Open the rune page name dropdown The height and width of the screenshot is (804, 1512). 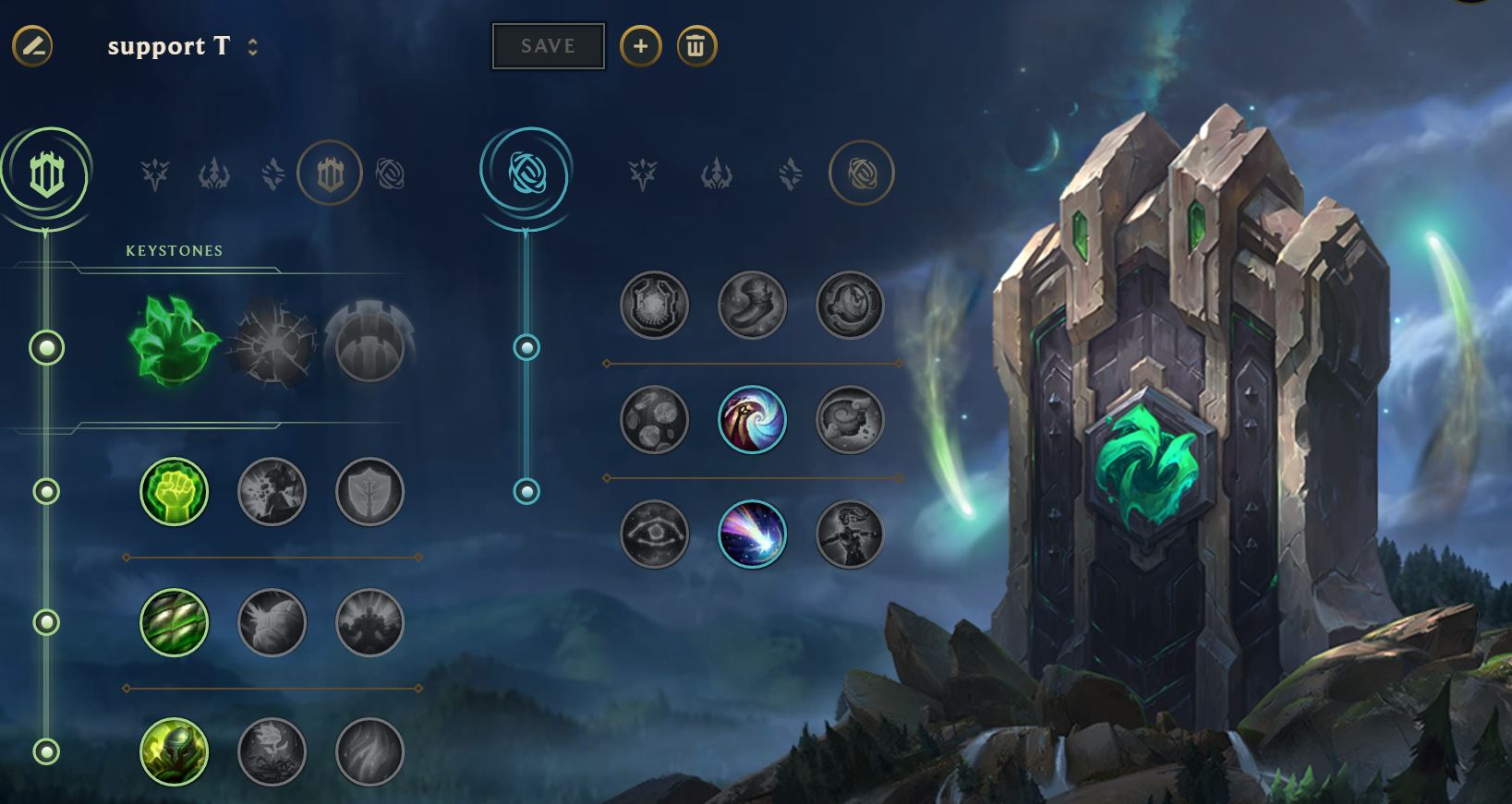tap(252, 47)
